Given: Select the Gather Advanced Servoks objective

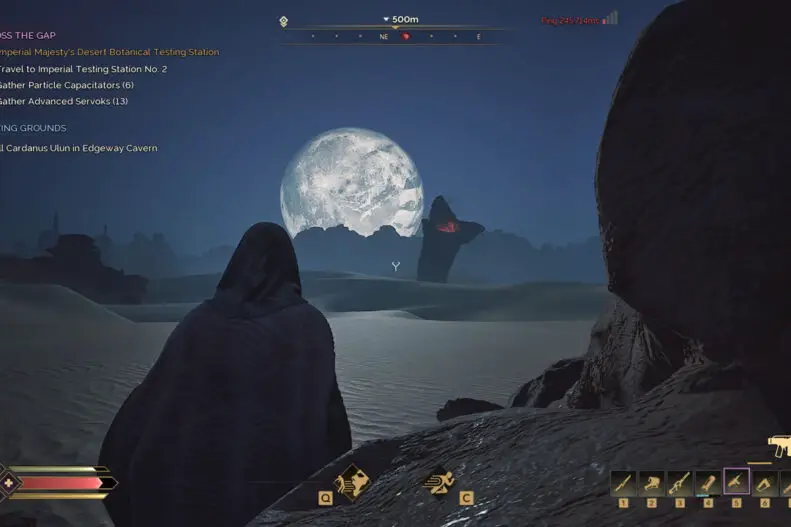Looking at the screenshot, I should click(x=63, y=101).
